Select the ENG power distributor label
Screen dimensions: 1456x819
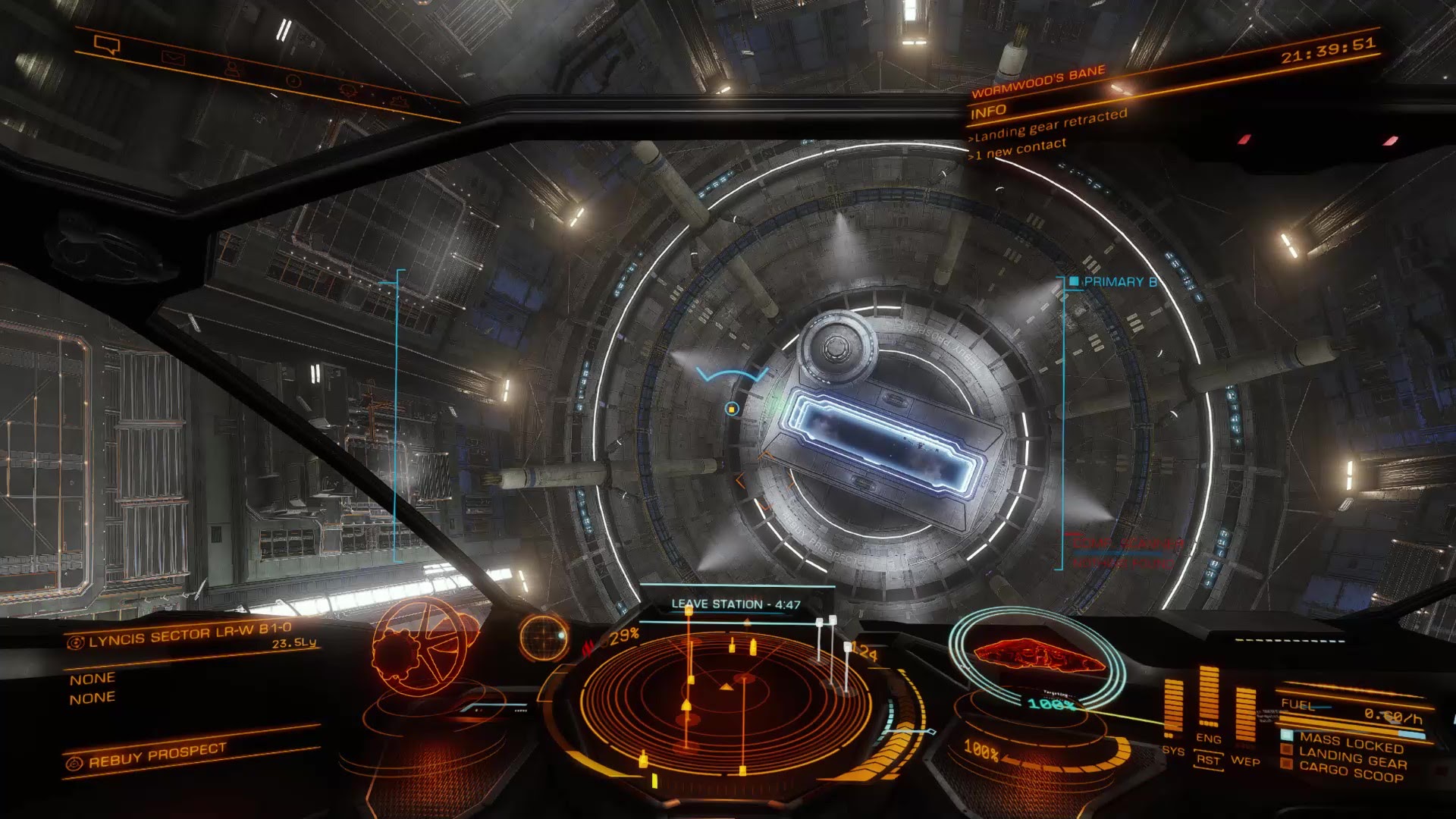tap(1208, 738)
